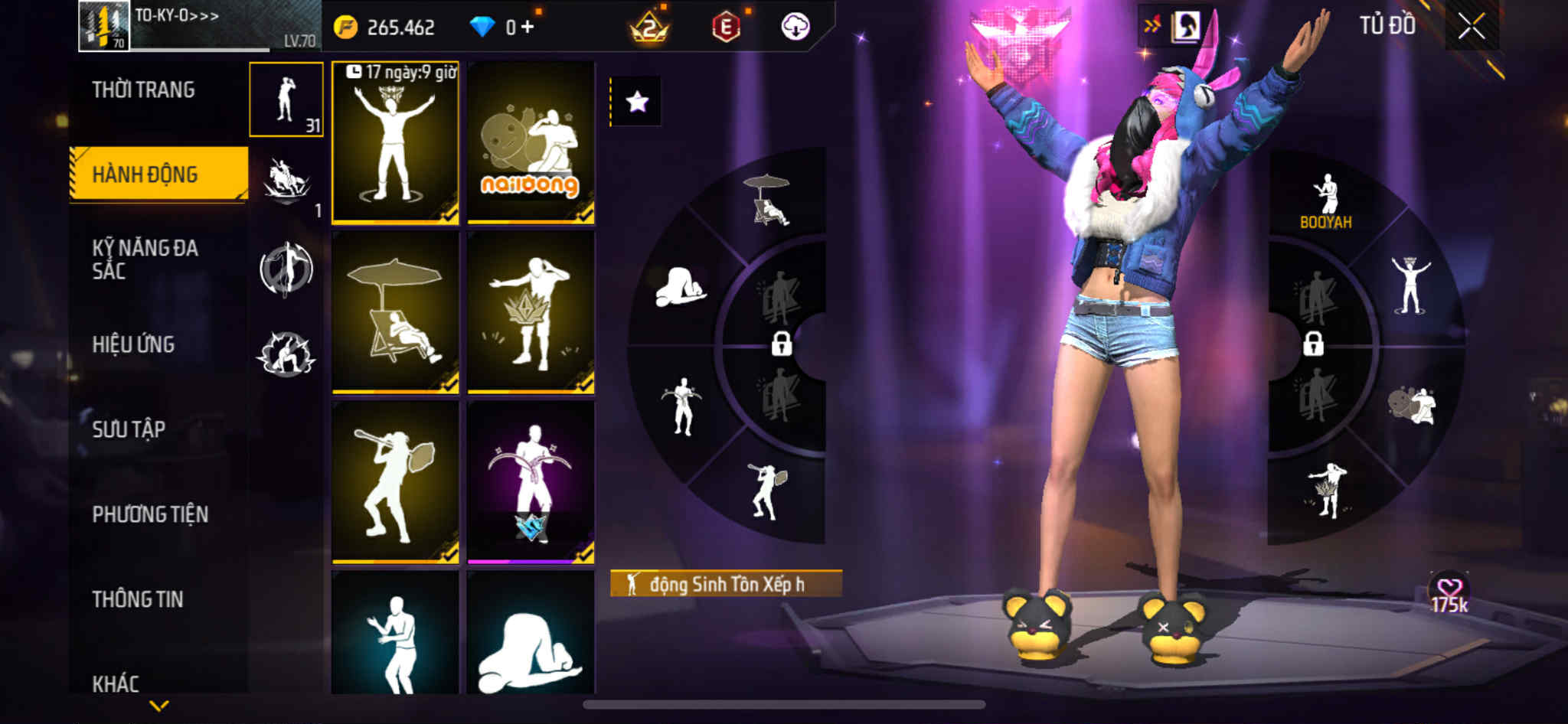Viewport: 1568px width, 724px height.
Task: Choose the beach chair umbrella emote tile
Action: [x=395, y=312]
